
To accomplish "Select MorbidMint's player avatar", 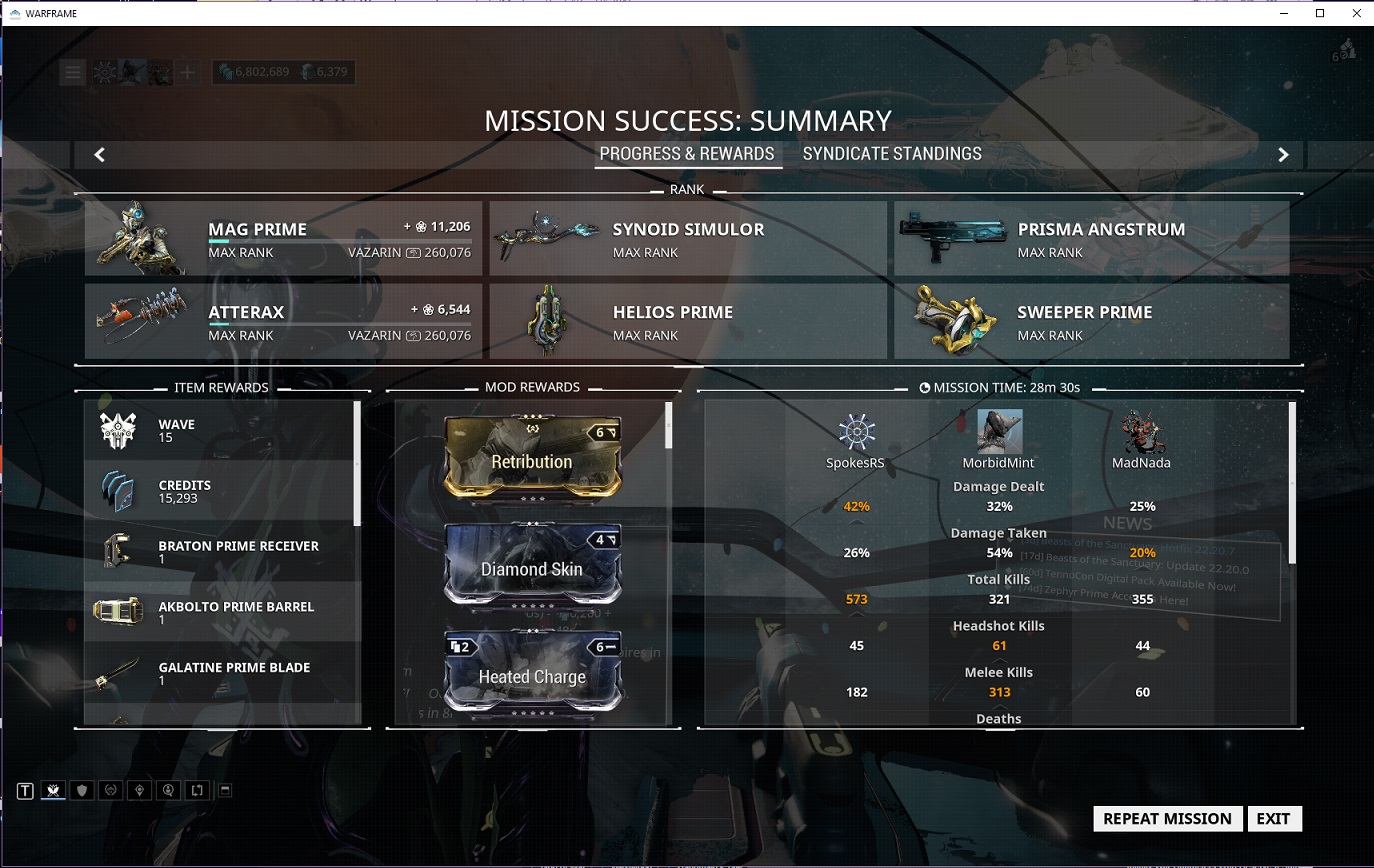I will coord(999,433).
